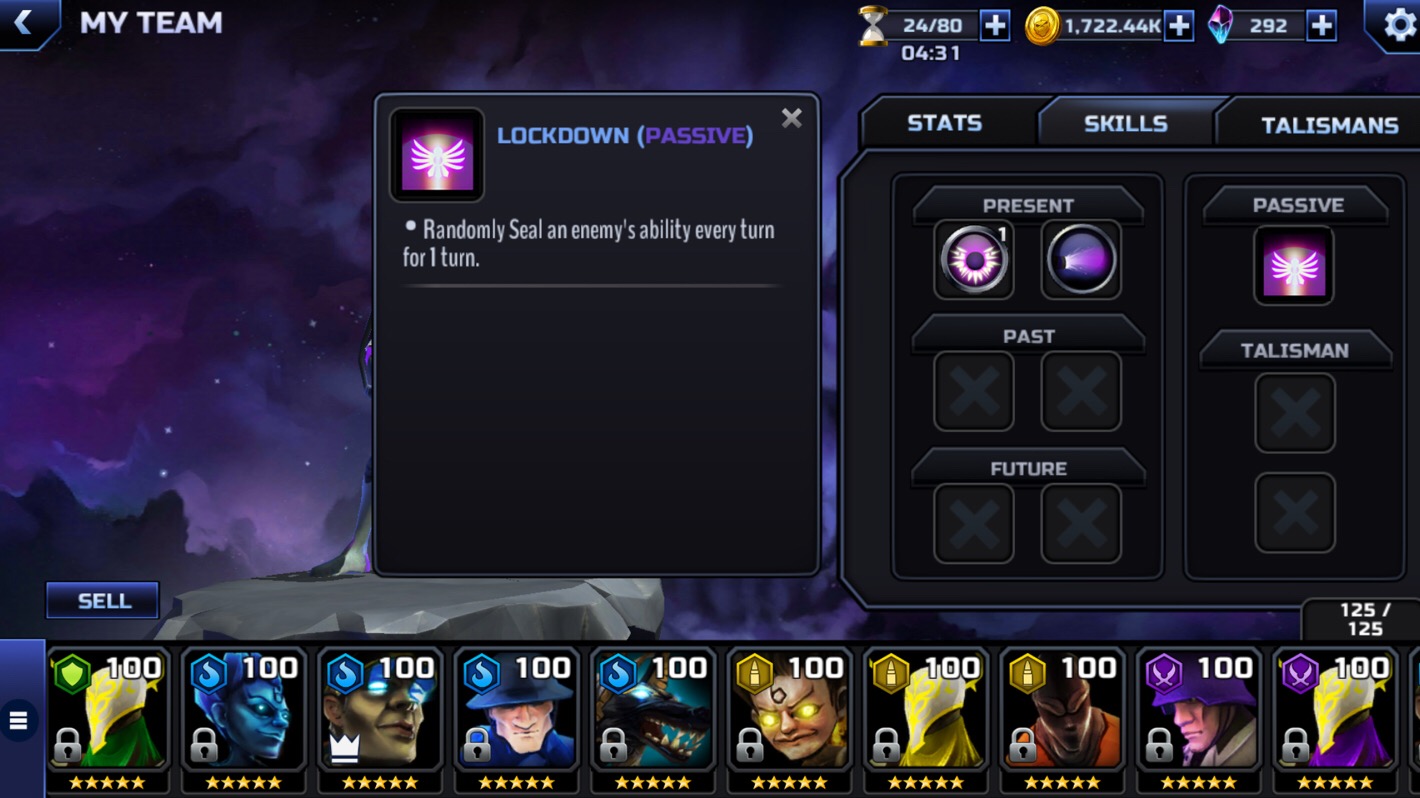View the winged Passive skill icon
This screenshot has width=1420, height=798.
(1294, 266)
